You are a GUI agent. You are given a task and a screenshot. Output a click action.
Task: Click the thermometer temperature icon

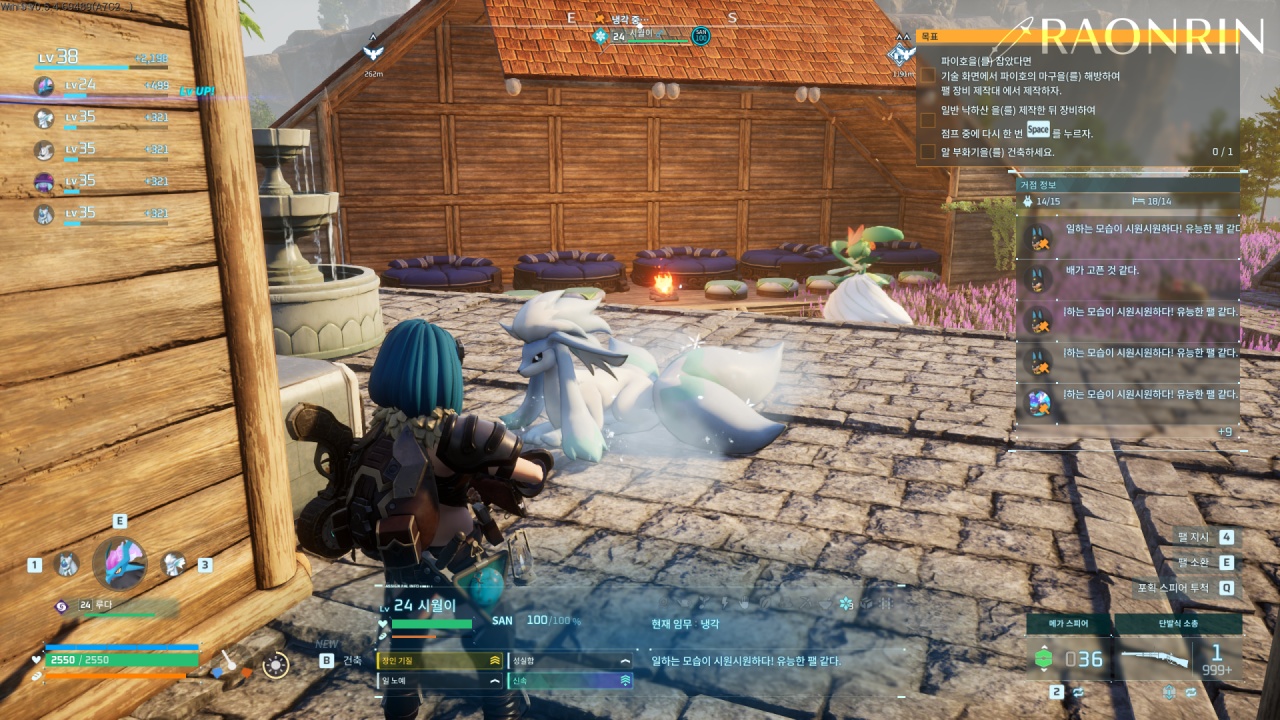point(228,661)
